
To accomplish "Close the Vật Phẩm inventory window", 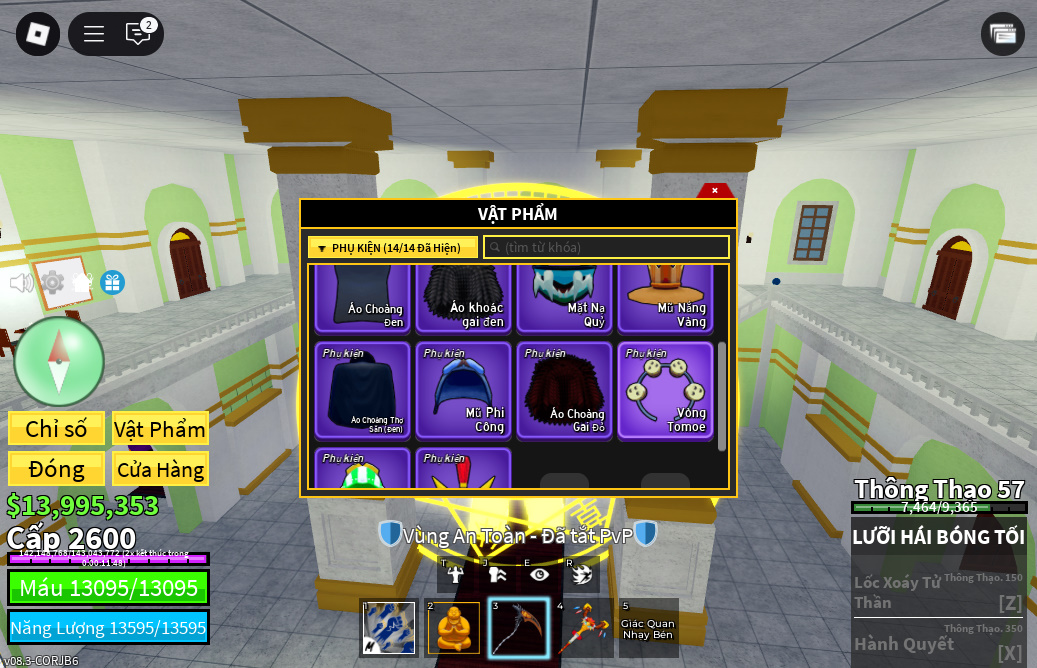I will click(714, 190).
